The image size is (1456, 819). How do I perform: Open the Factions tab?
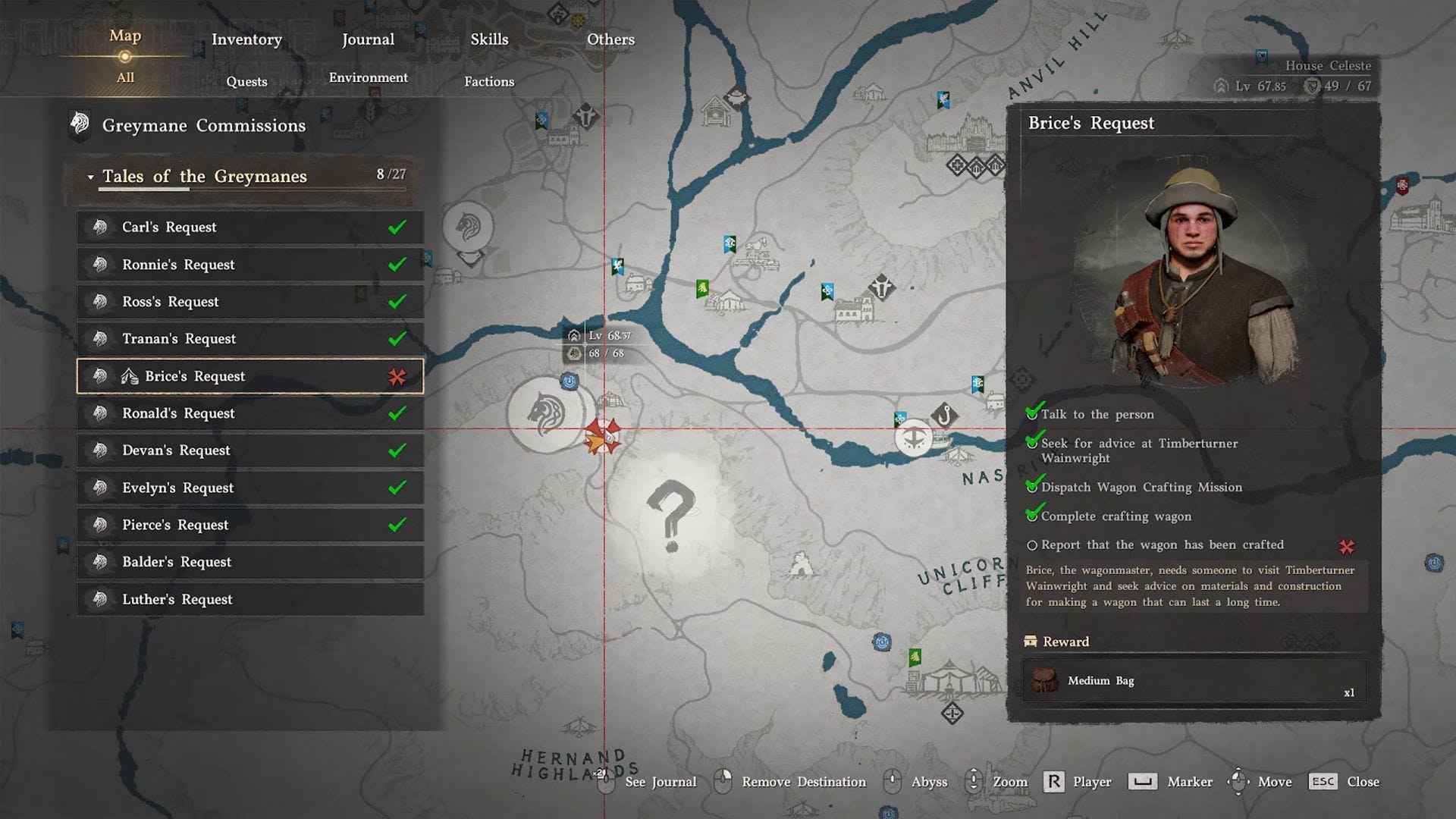click(488, 81)
